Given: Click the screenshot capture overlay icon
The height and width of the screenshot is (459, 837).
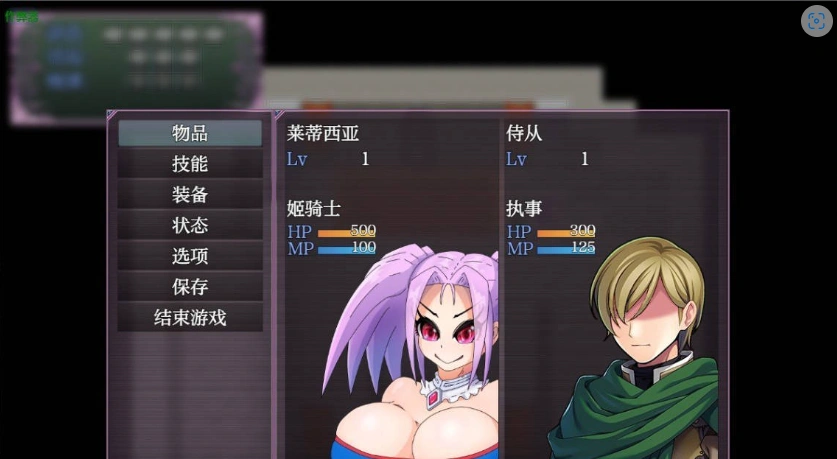Looking at the screenshot, I should point(816,22).
